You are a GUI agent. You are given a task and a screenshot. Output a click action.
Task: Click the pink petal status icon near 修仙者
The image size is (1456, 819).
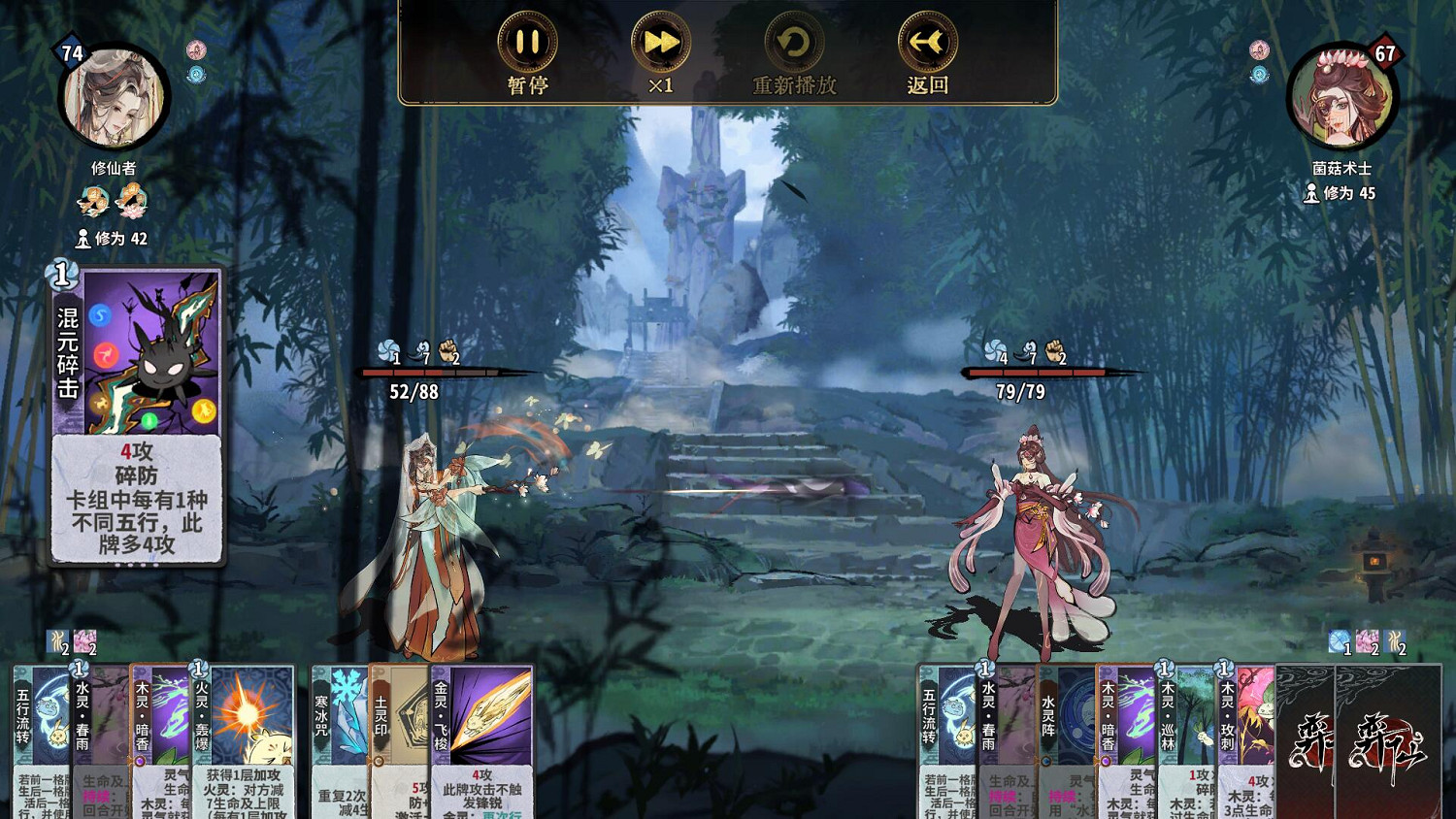[197, 47]
